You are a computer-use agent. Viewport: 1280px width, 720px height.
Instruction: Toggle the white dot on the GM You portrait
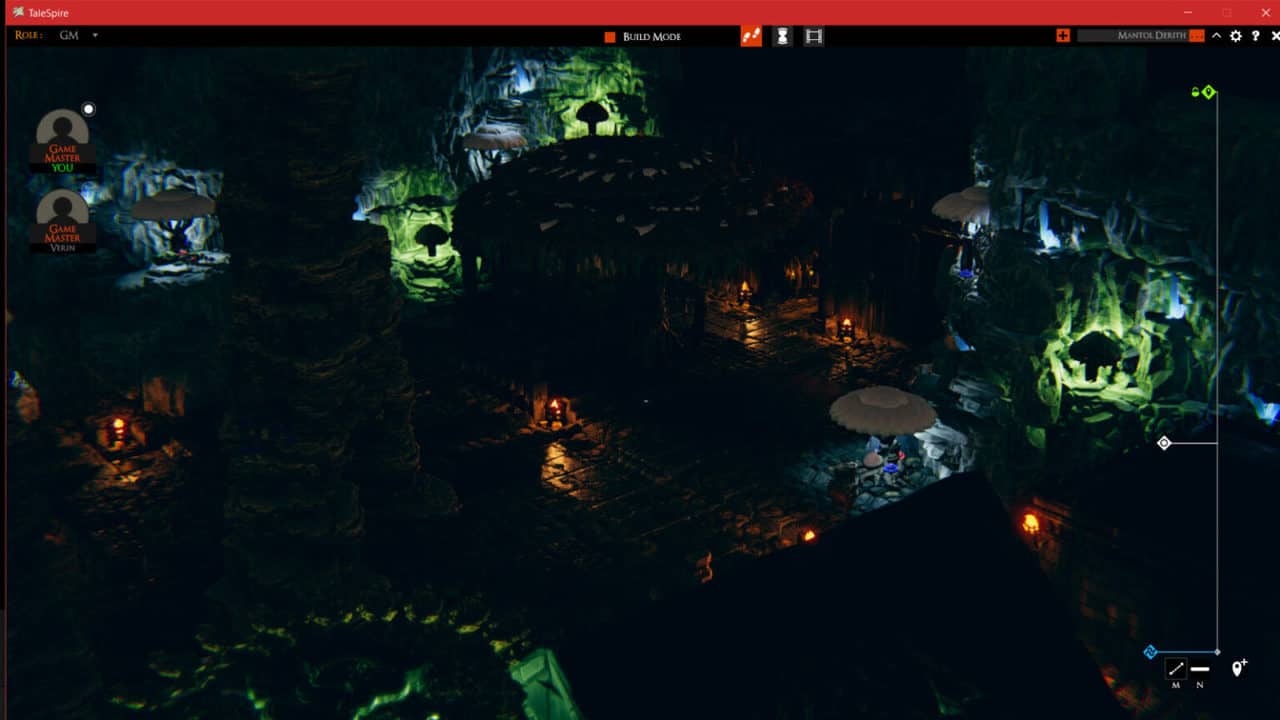click(89, 108)
